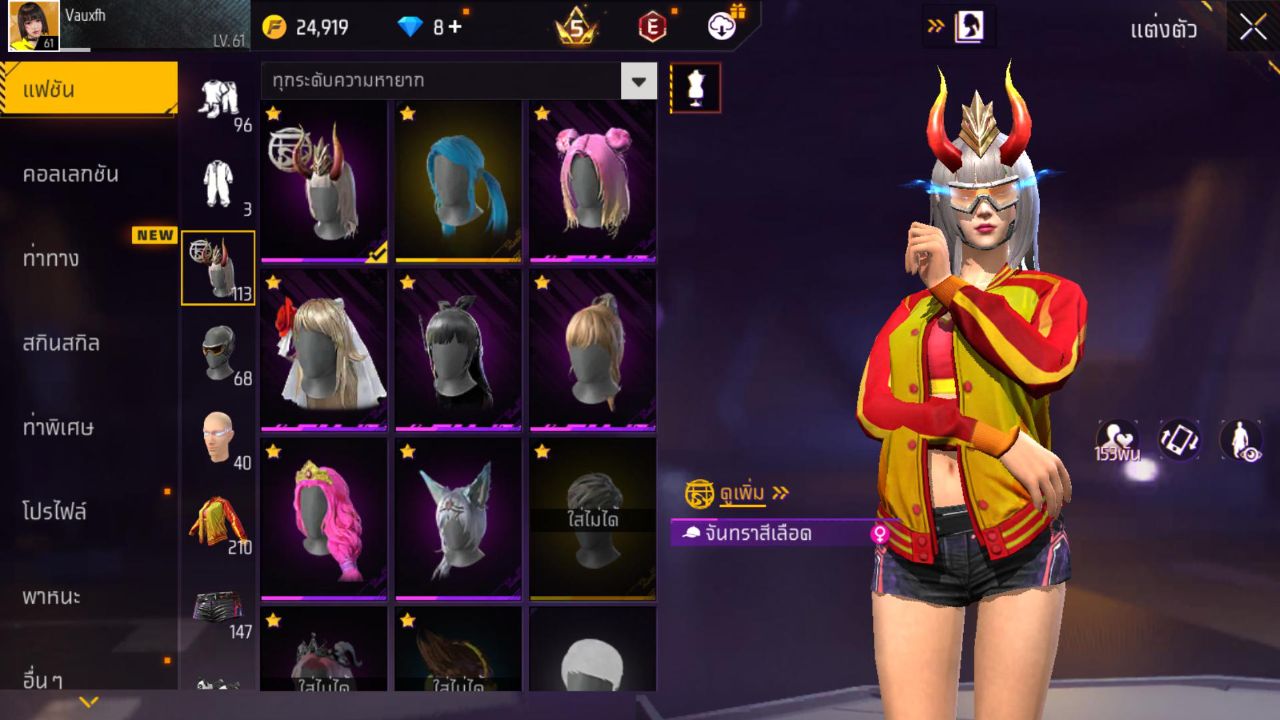Tap the likes heart icon showing 153พัน

(1119, 438)
